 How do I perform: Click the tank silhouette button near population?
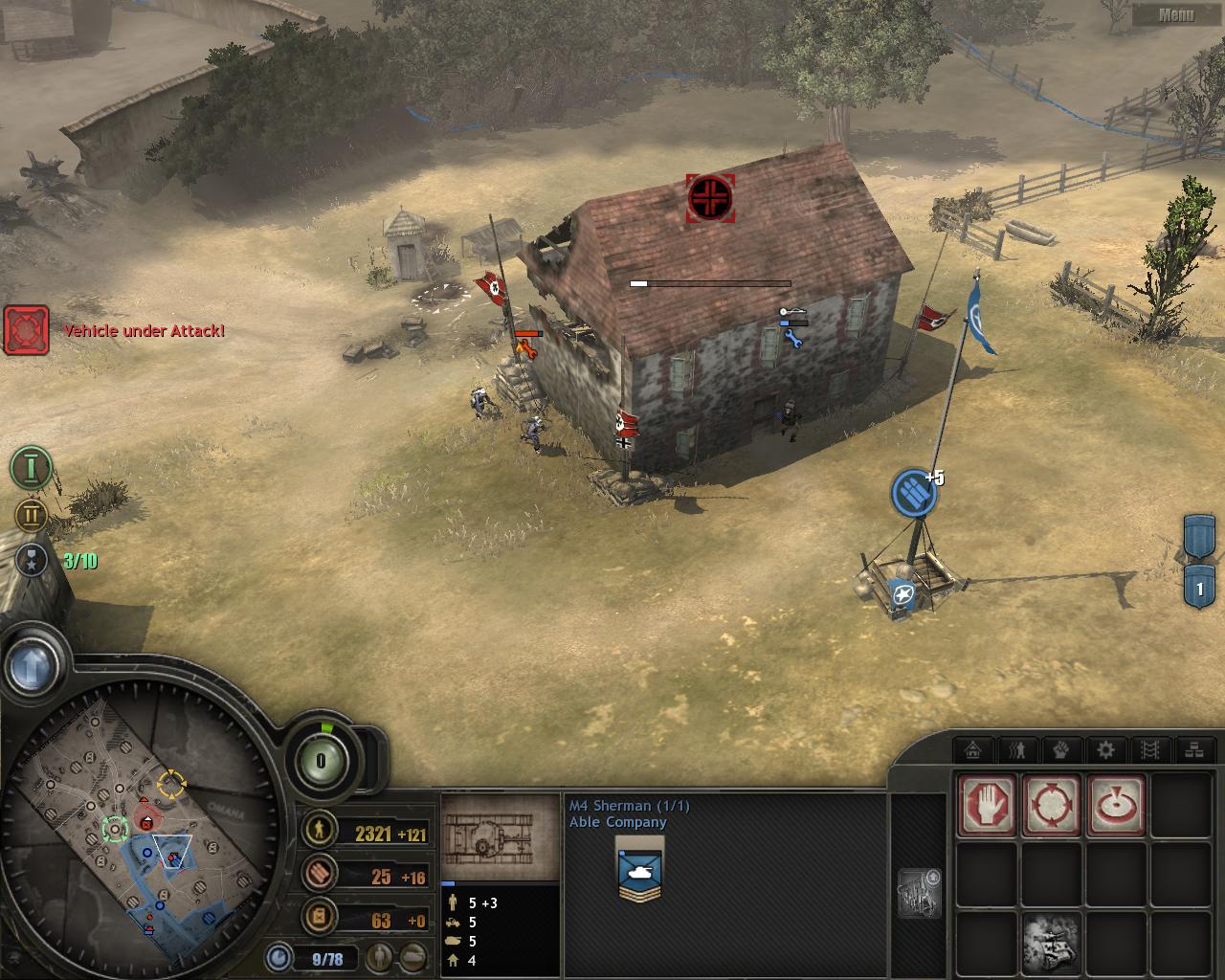pos(413,955)
